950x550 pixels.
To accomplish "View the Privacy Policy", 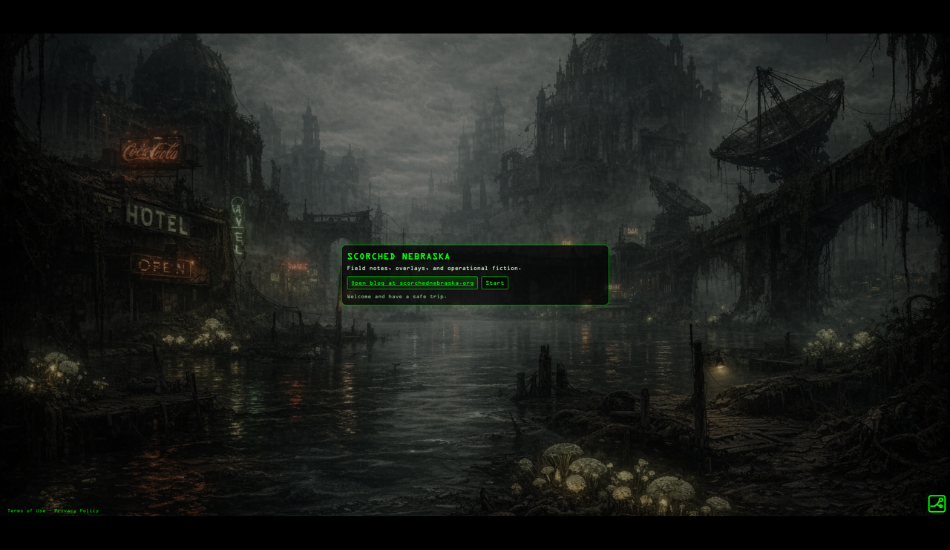I will point(77,511).
